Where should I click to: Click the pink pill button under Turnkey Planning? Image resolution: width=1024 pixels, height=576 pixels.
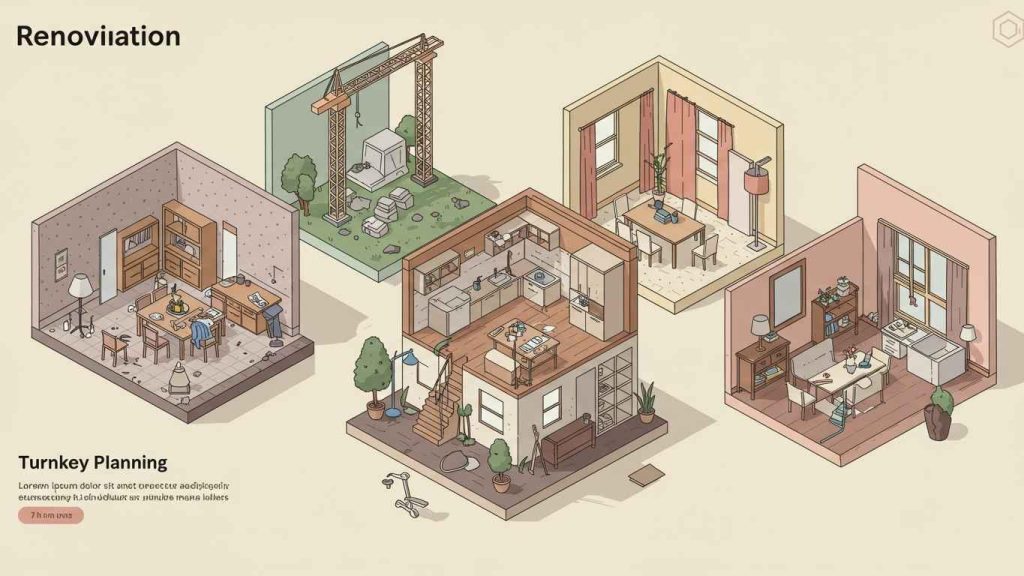(51, 515)
